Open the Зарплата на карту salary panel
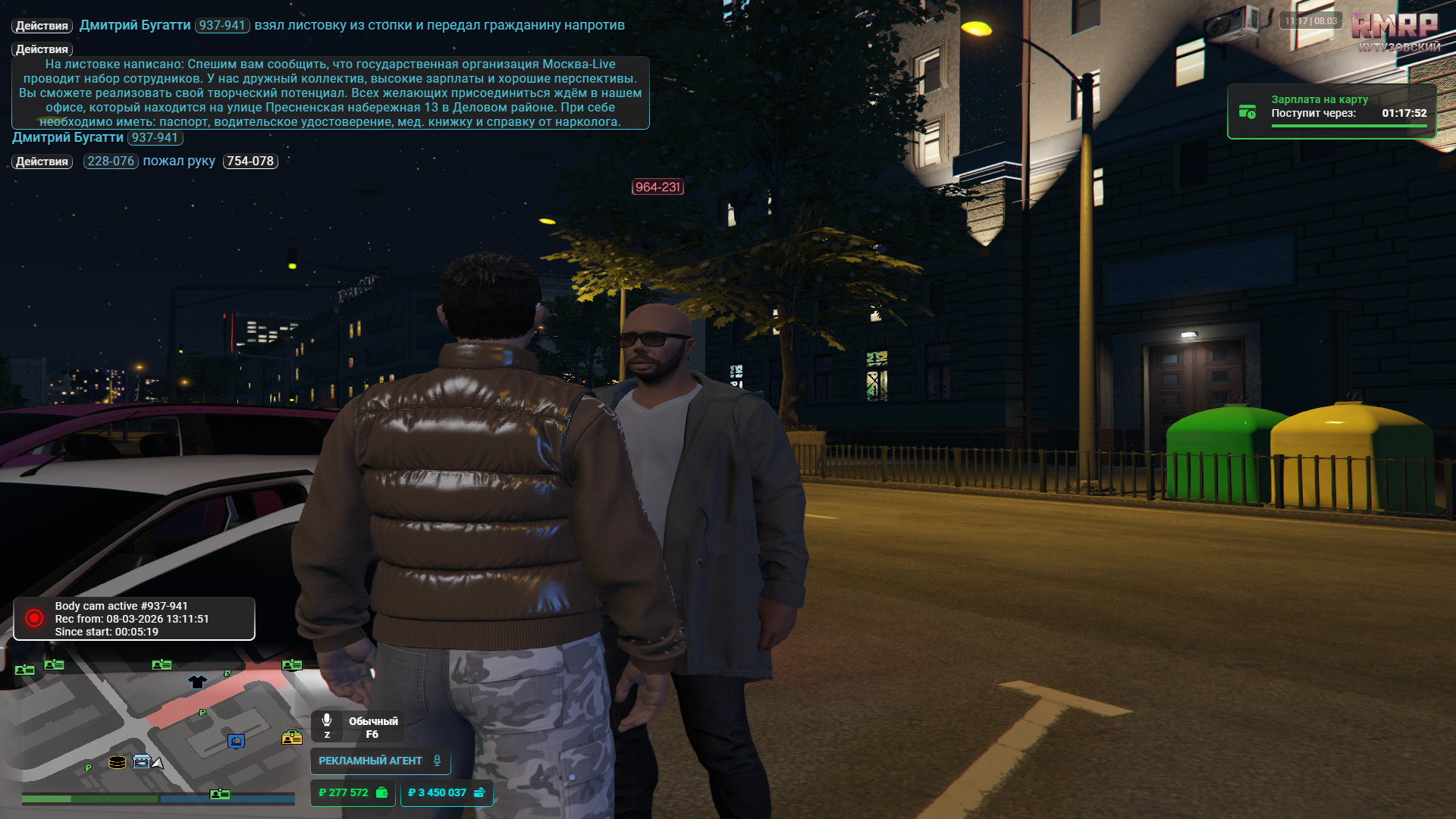The height and width of the screenshot is (819, 1456). [1331, 111]
